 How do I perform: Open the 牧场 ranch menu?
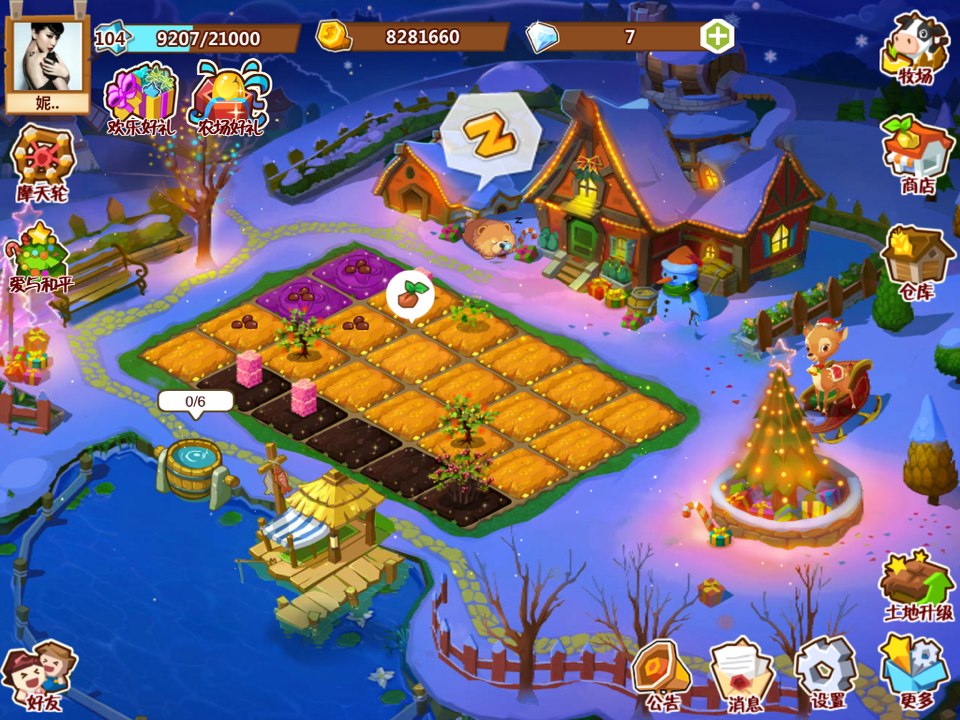pyautogui.click(x=915, y=48)
